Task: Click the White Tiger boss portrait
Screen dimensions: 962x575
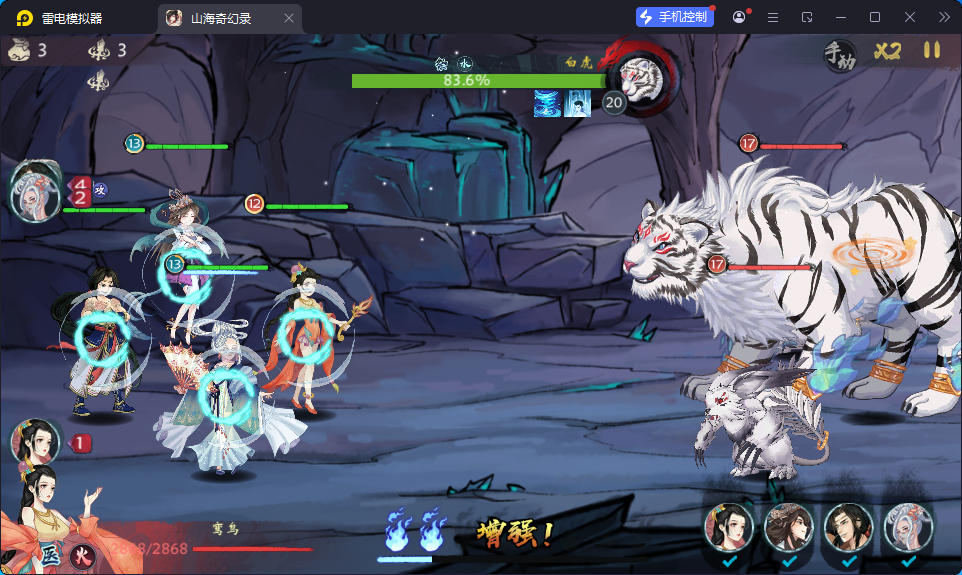Action: (x=642, y=77)
